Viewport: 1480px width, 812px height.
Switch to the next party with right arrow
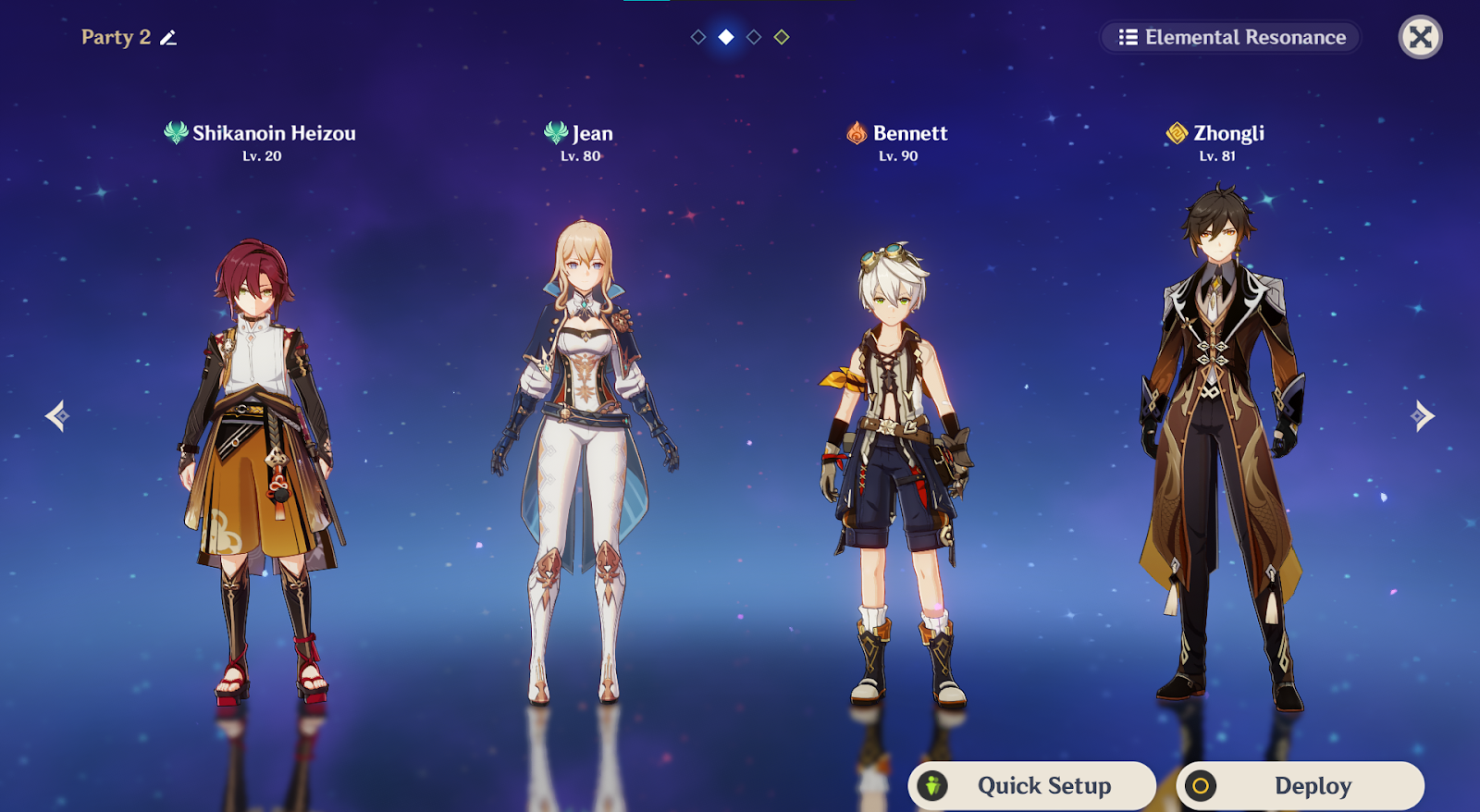click(x=1422, y=416)
